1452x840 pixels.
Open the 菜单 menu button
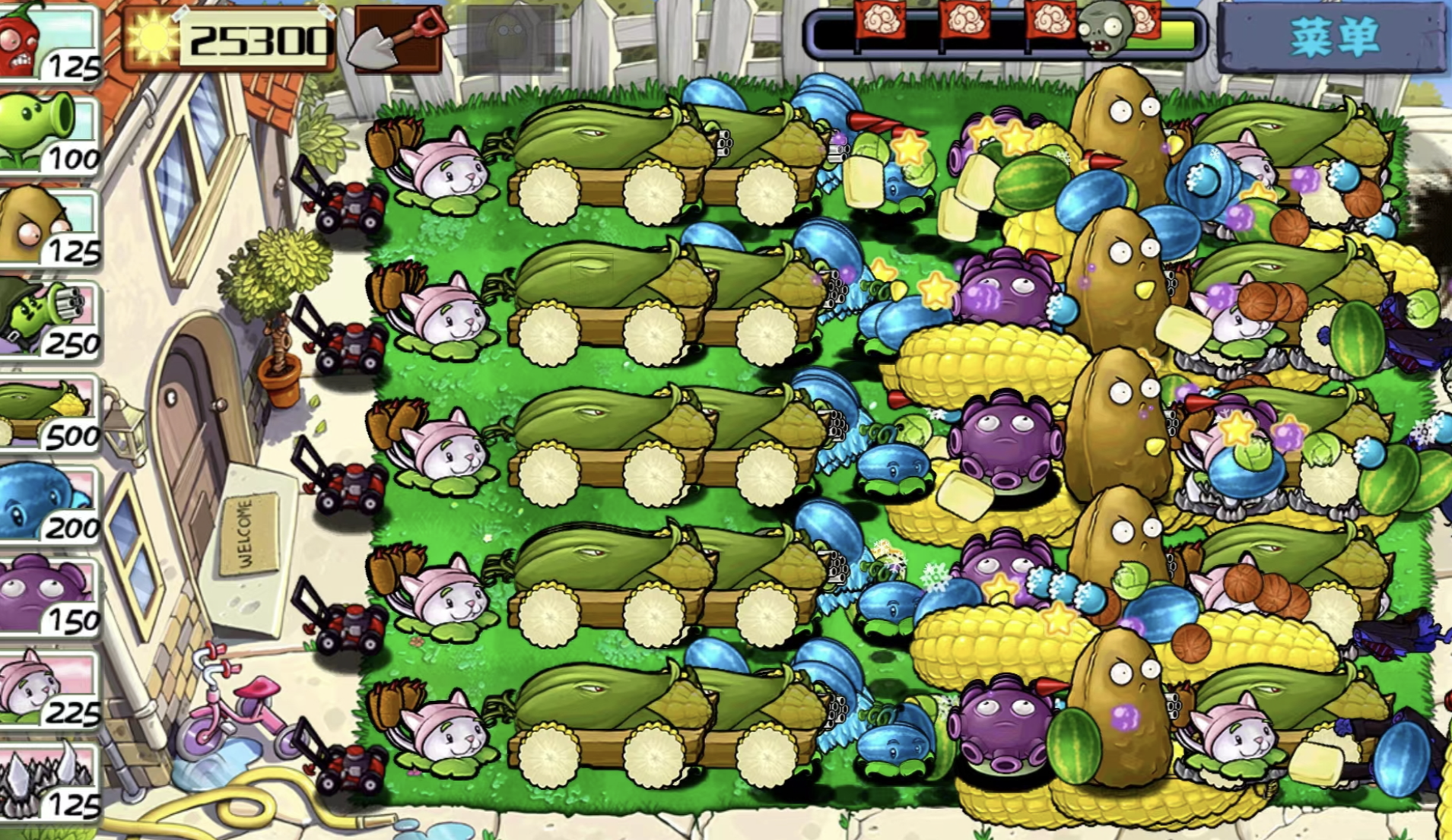pyautogui.click(x=1333, y=36)
